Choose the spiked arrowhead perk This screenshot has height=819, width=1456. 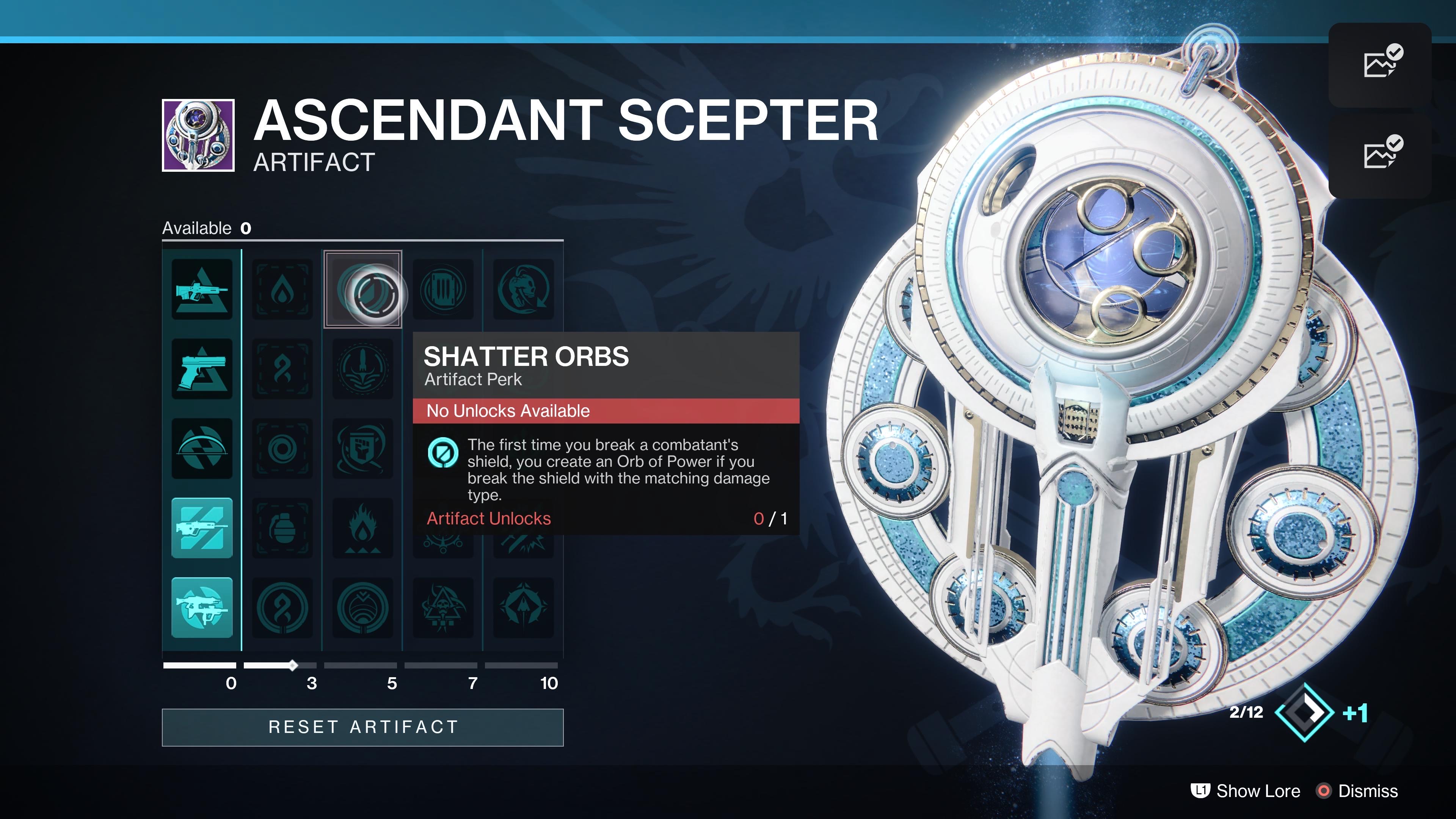(523, 607)
